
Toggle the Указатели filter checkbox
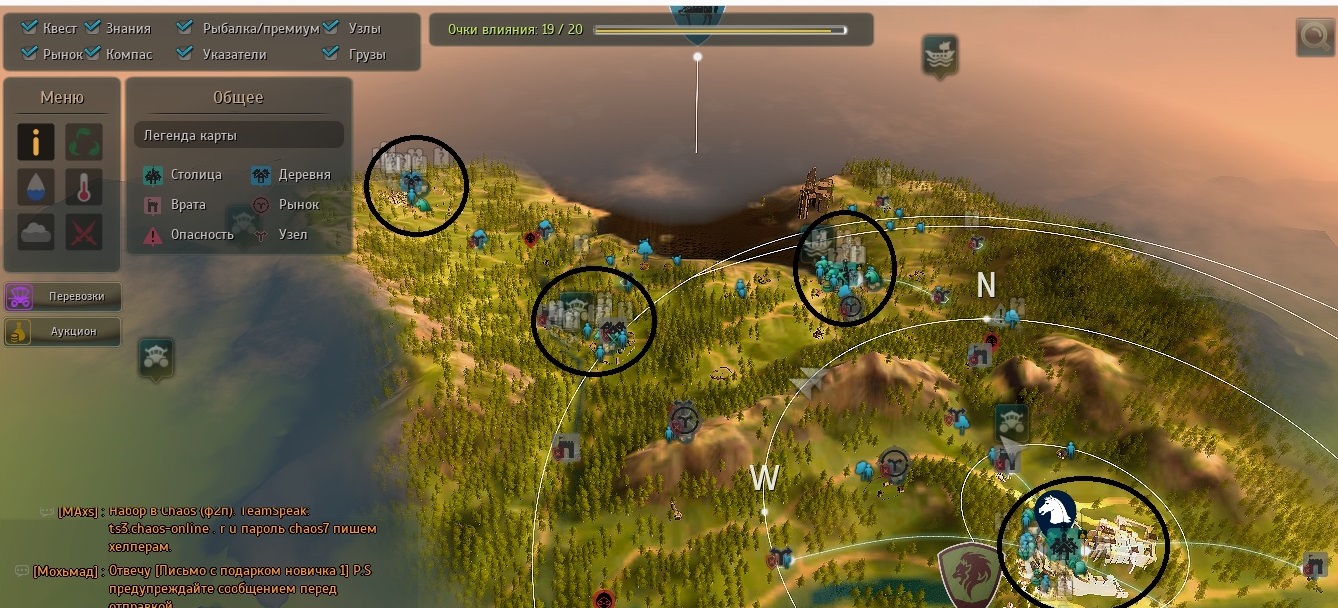tap(185, 54)
